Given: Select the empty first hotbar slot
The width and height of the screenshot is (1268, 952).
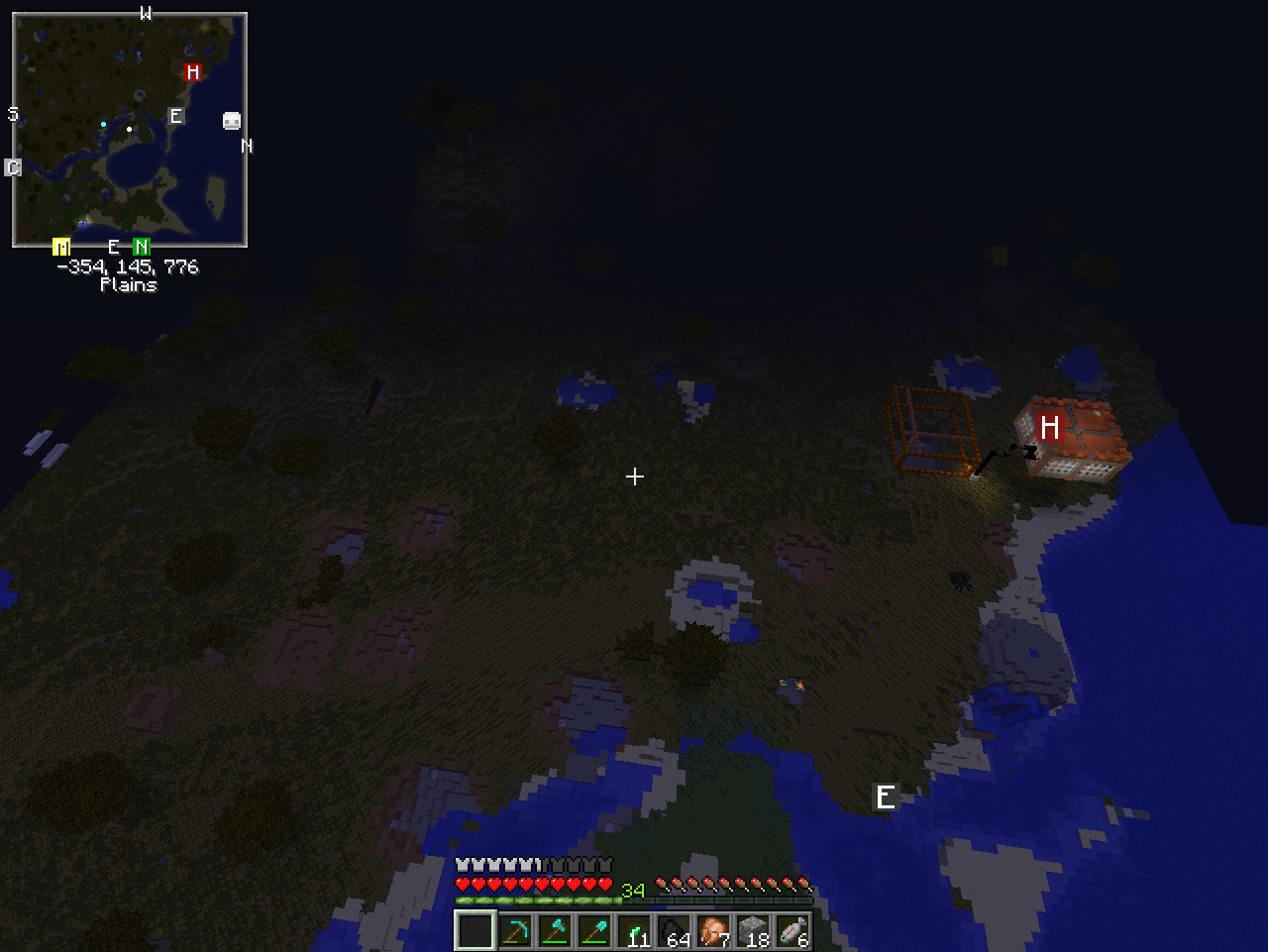Looking at the screenshot, I should click(x=475, y=931).
